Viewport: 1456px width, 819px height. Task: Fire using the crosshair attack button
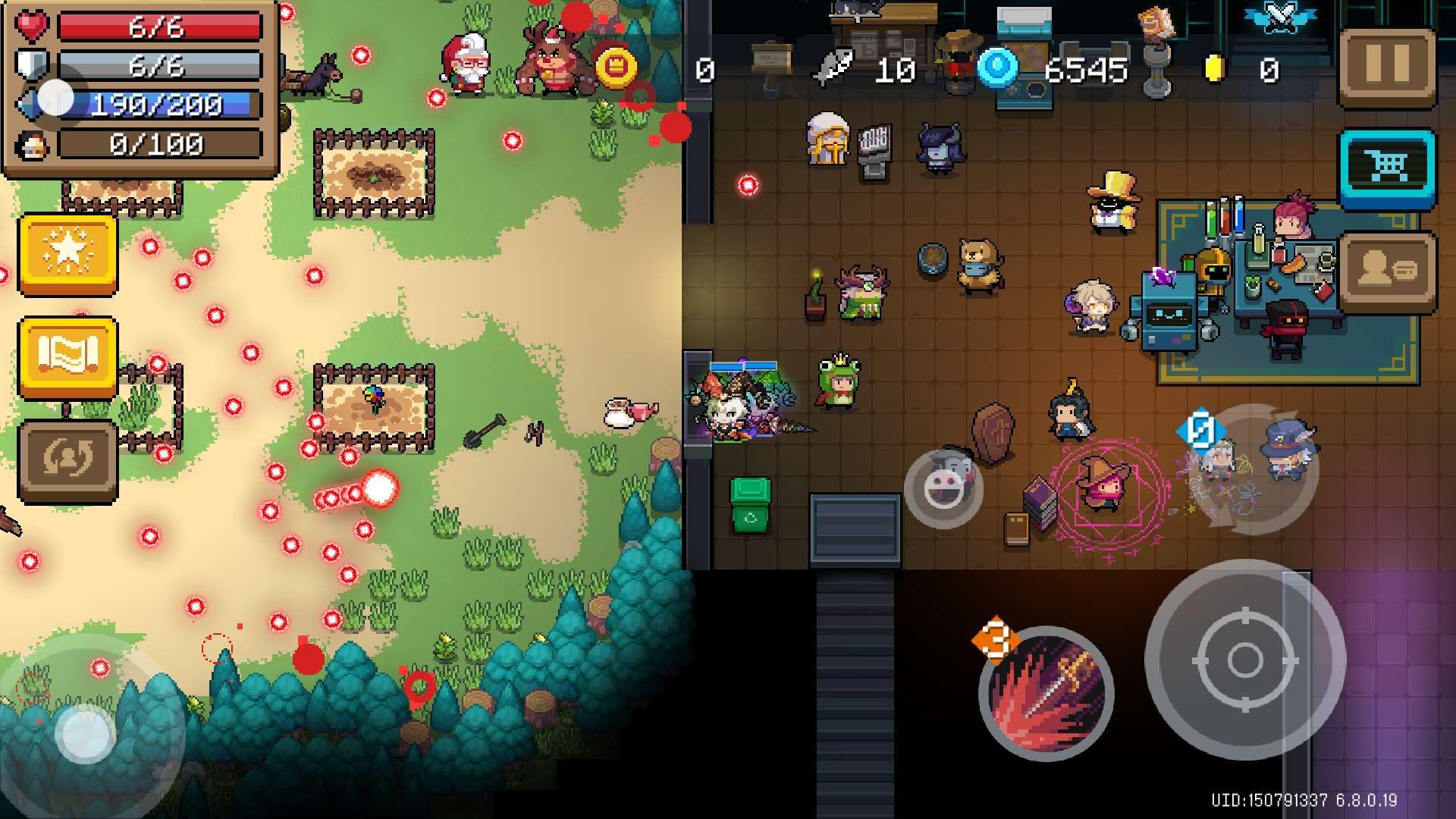click(x=1244, y=660)
